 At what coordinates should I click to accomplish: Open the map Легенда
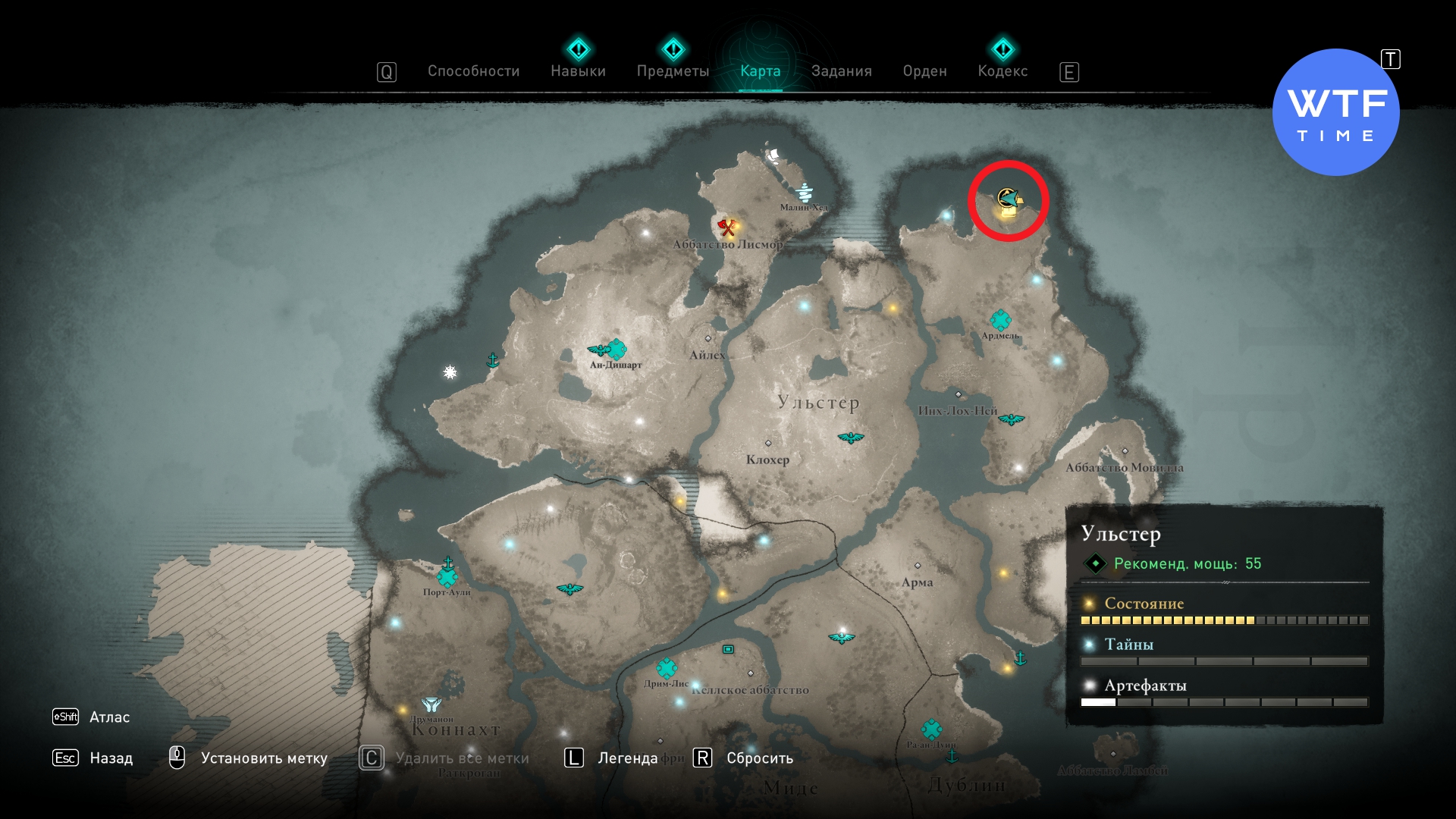coord(627,758)
